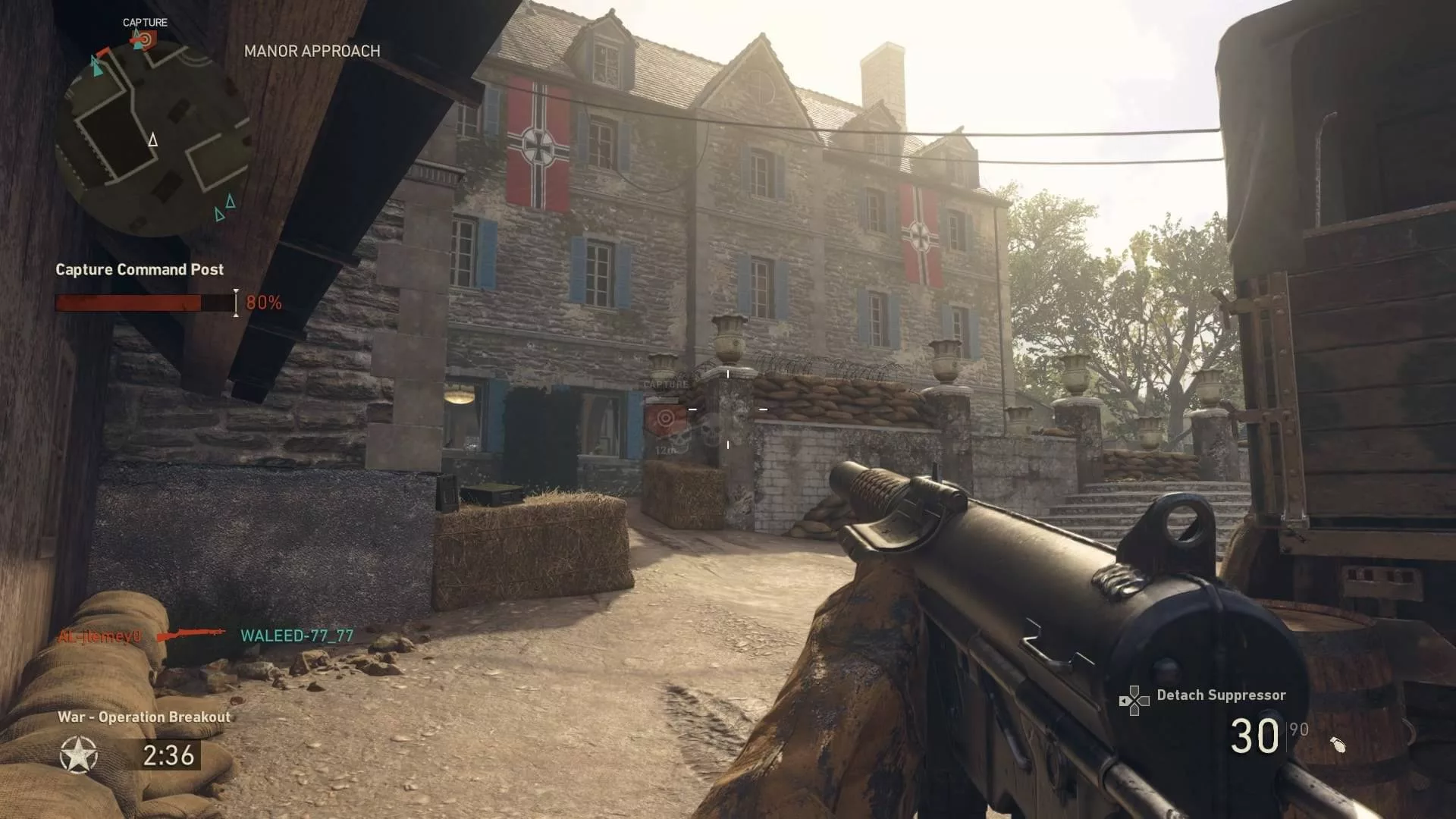
Task: Click the Allied star emblem by the timer
Action: (79, 755)
